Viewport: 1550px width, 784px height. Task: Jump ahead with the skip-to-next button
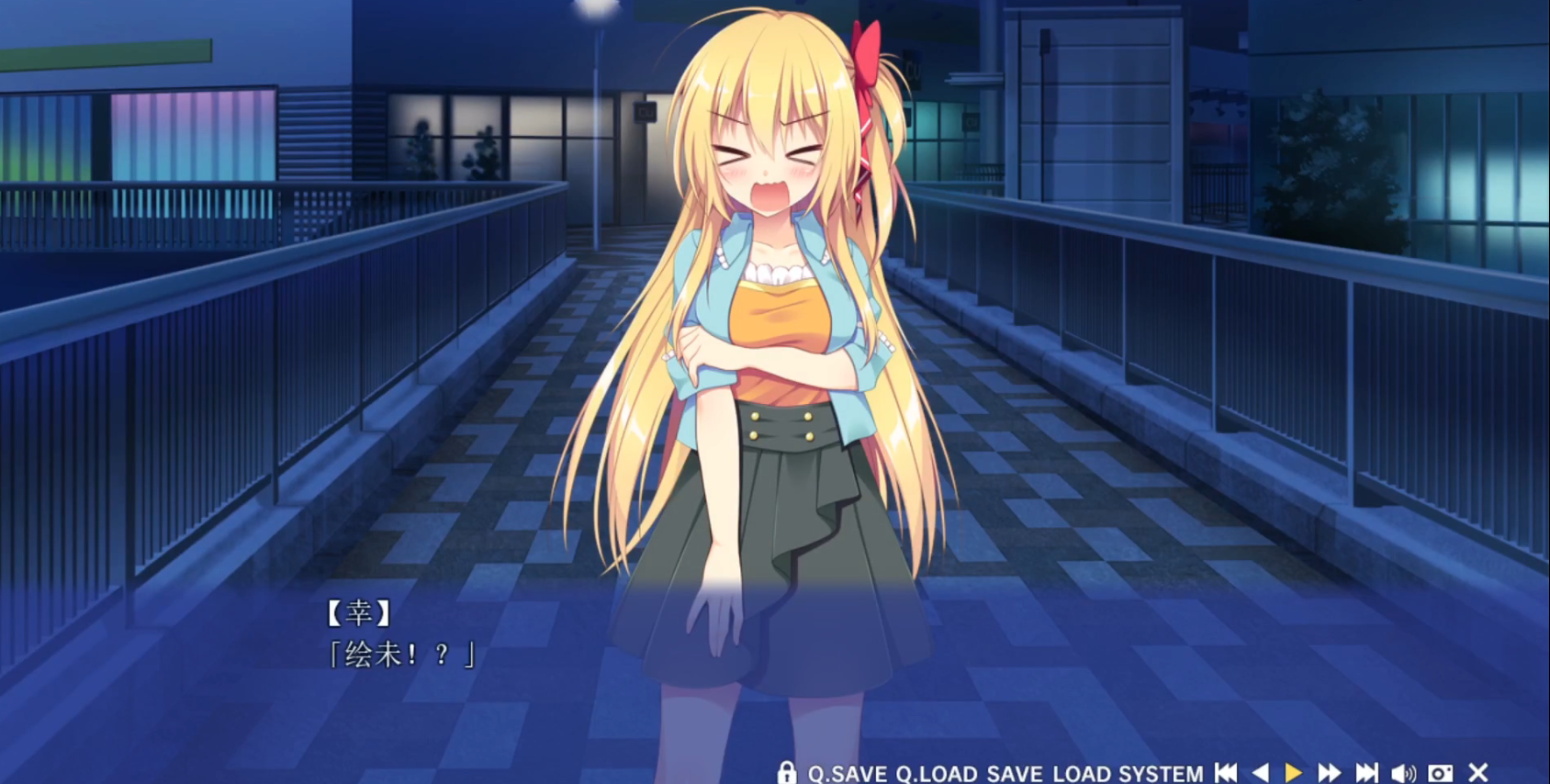[x=1366, y=773]
